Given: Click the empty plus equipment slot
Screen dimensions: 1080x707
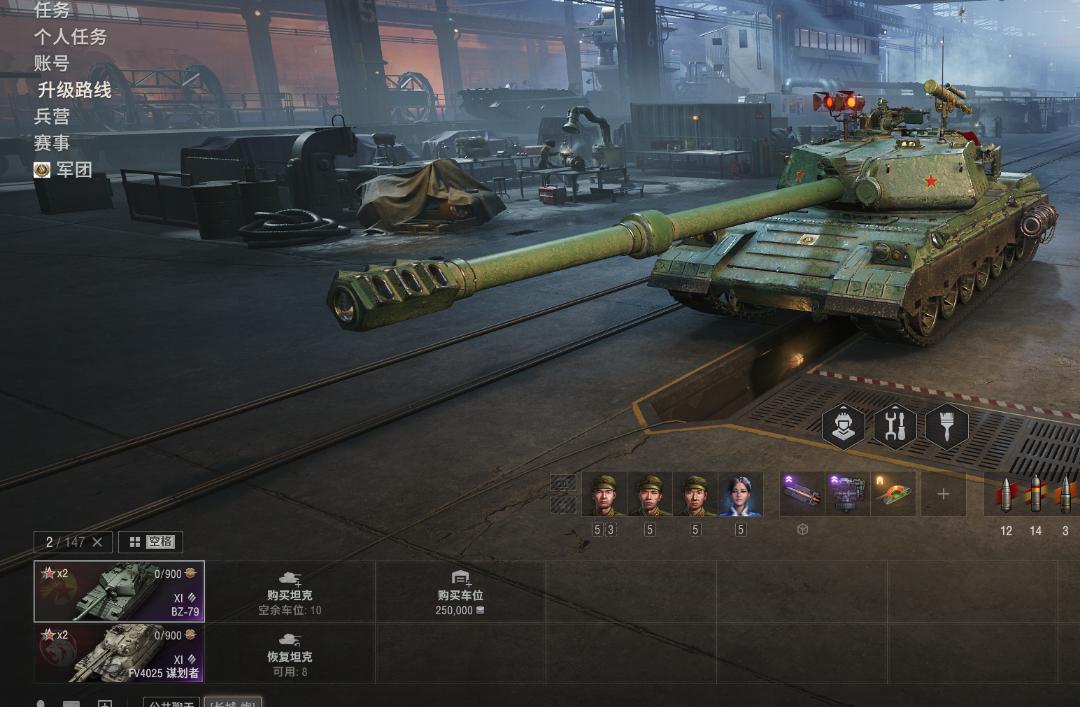Looking at the screenshot, I should point(943,494).
